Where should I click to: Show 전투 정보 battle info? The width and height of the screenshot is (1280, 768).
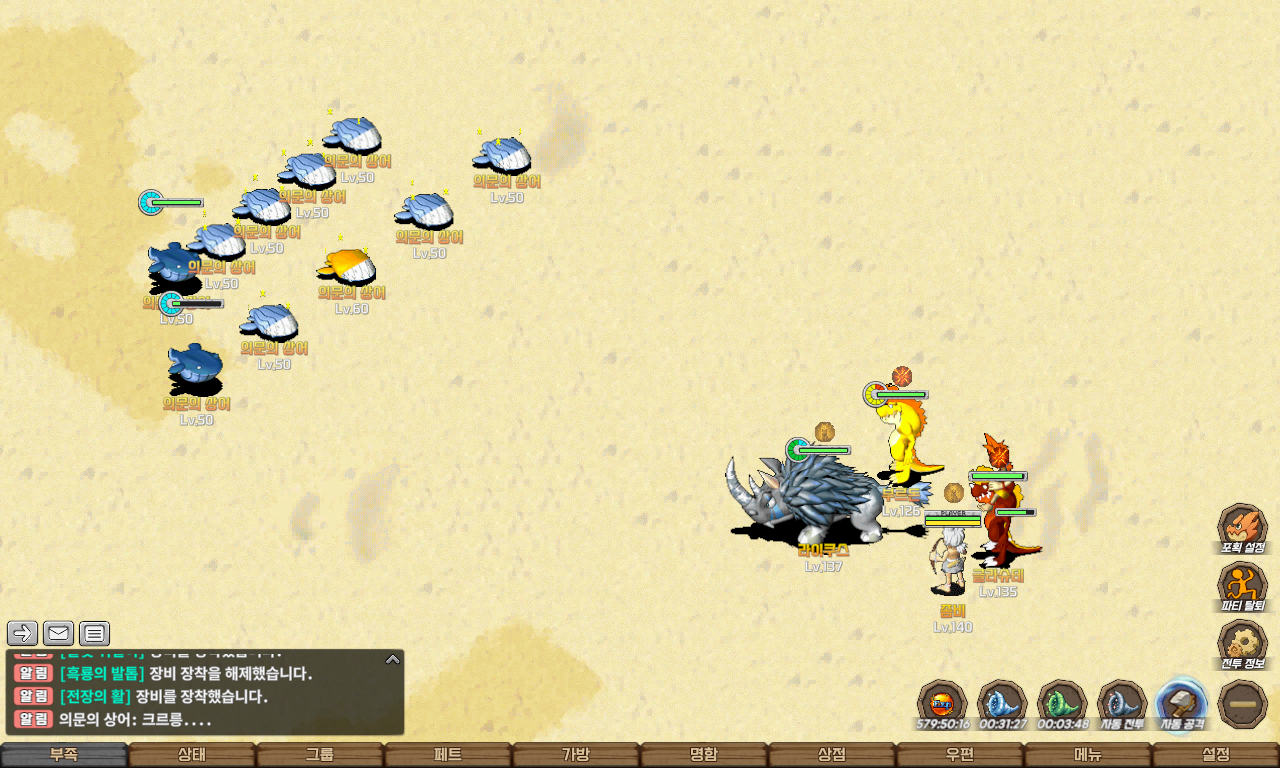click(1242, 643)
